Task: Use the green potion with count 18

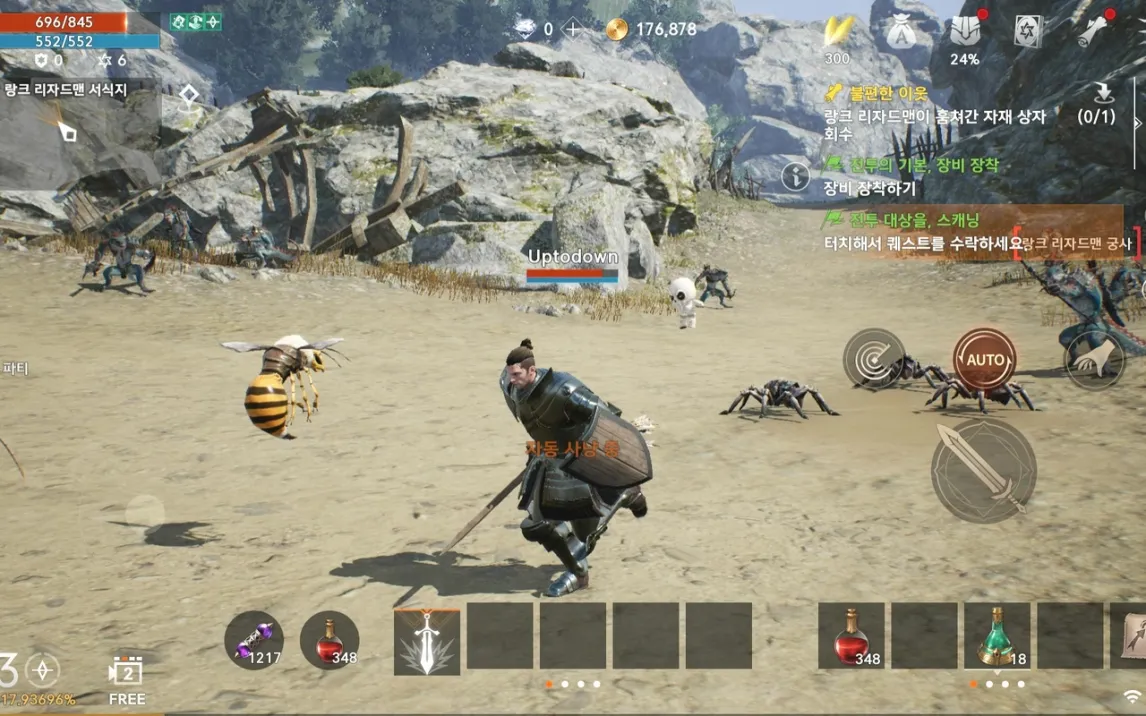Action: [996, 635]
